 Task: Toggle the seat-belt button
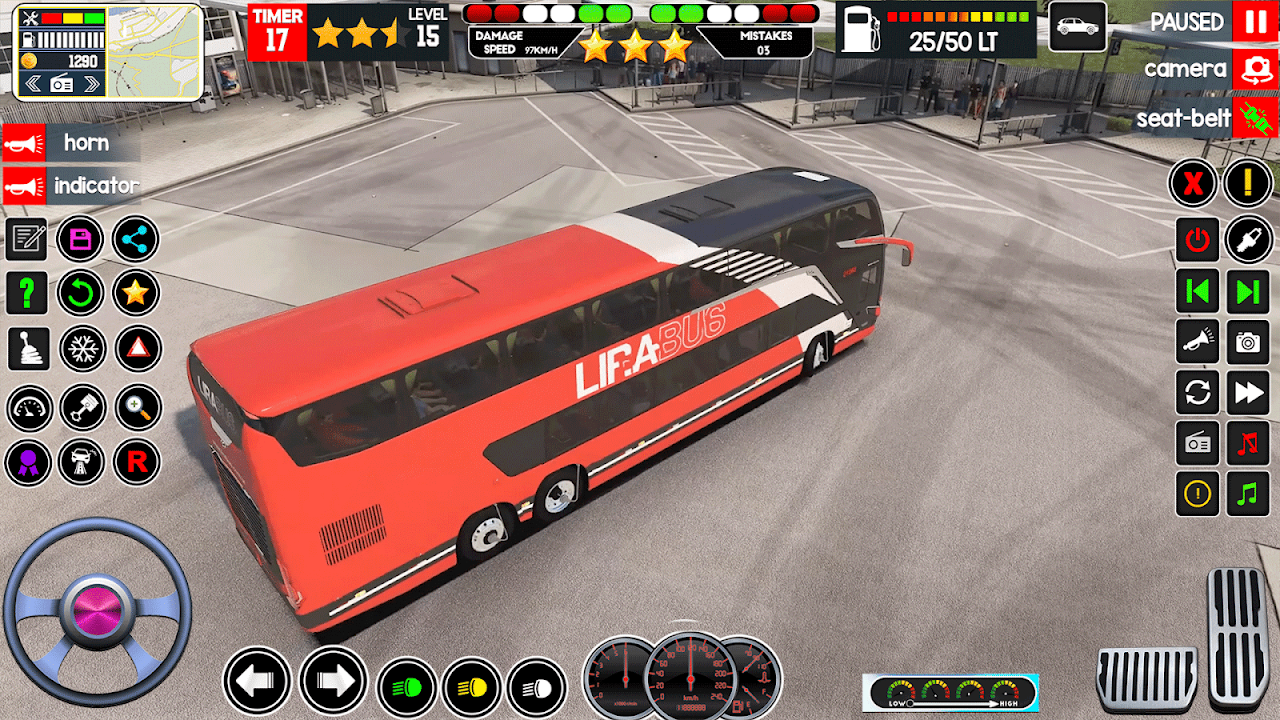1255,118
